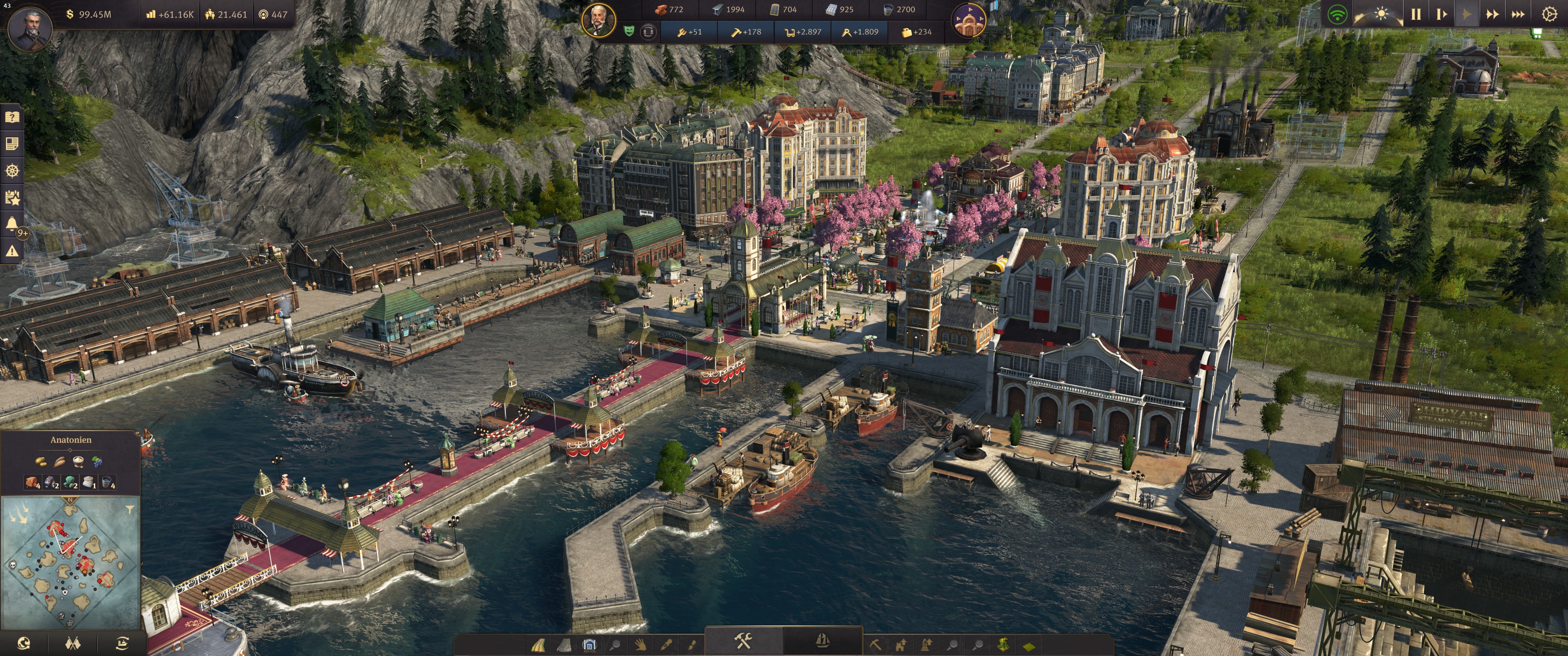Viewport: 1568px width, 656px height.
Task: Pause the game speed
Action: (1416, 14)
